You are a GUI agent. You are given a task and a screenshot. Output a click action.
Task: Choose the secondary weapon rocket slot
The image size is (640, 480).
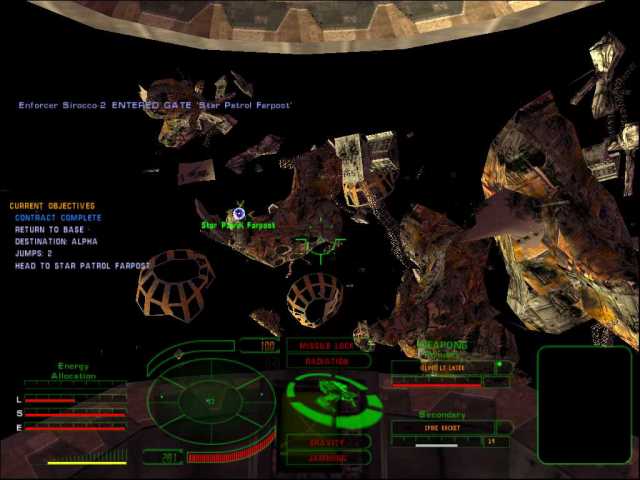(x=441, y=428)
